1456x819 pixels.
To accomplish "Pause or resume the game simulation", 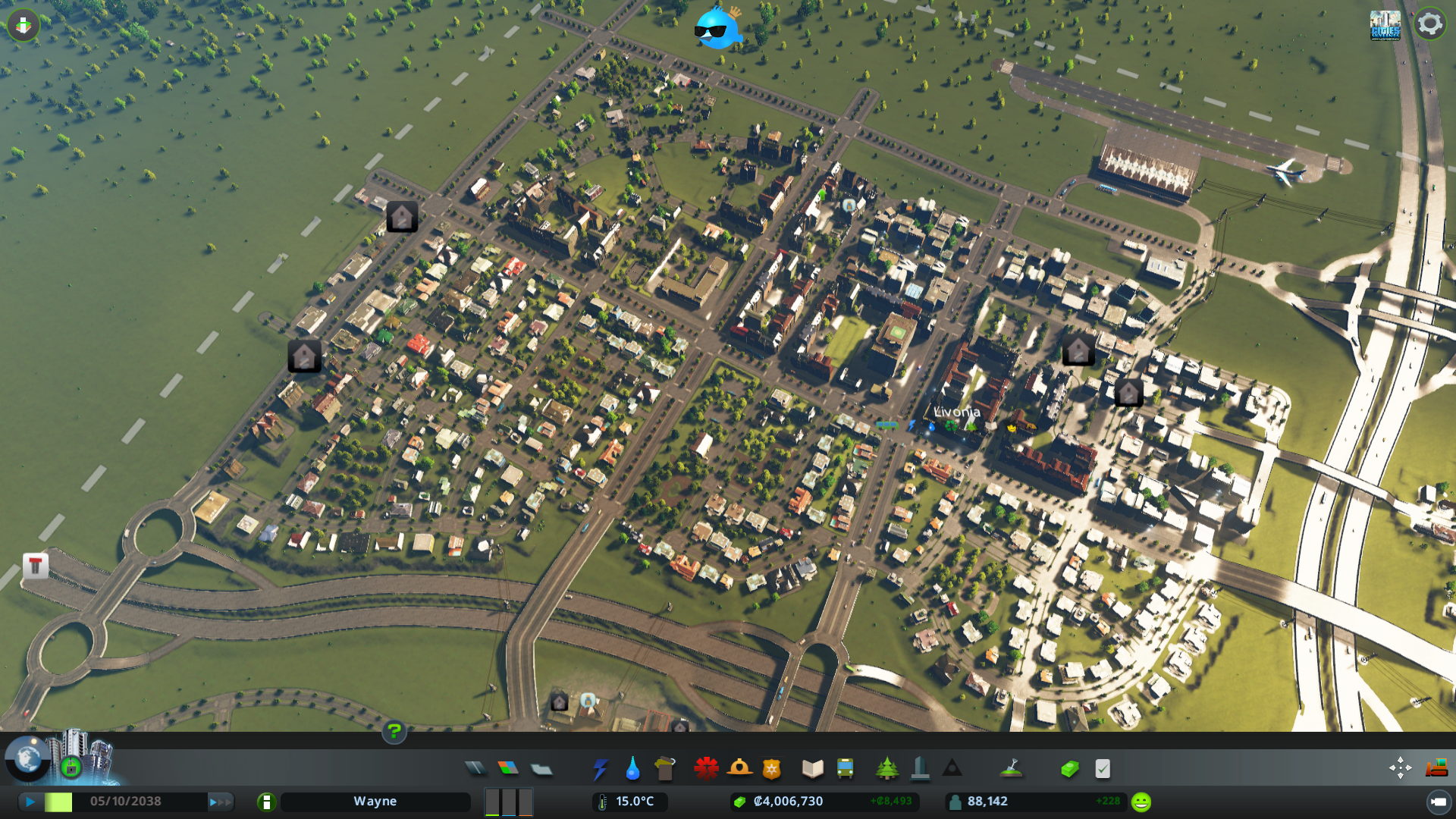I will [x=29, y=800].
